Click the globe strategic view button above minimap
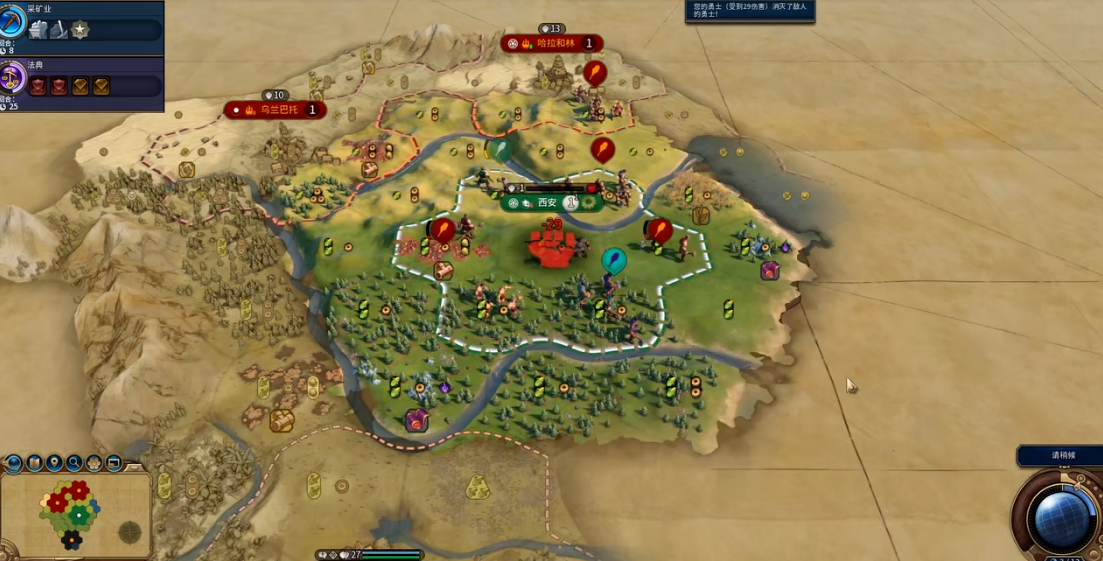The height and width of the screenshot is (561, 1103). pyautogui.click(x=14, y=463)
